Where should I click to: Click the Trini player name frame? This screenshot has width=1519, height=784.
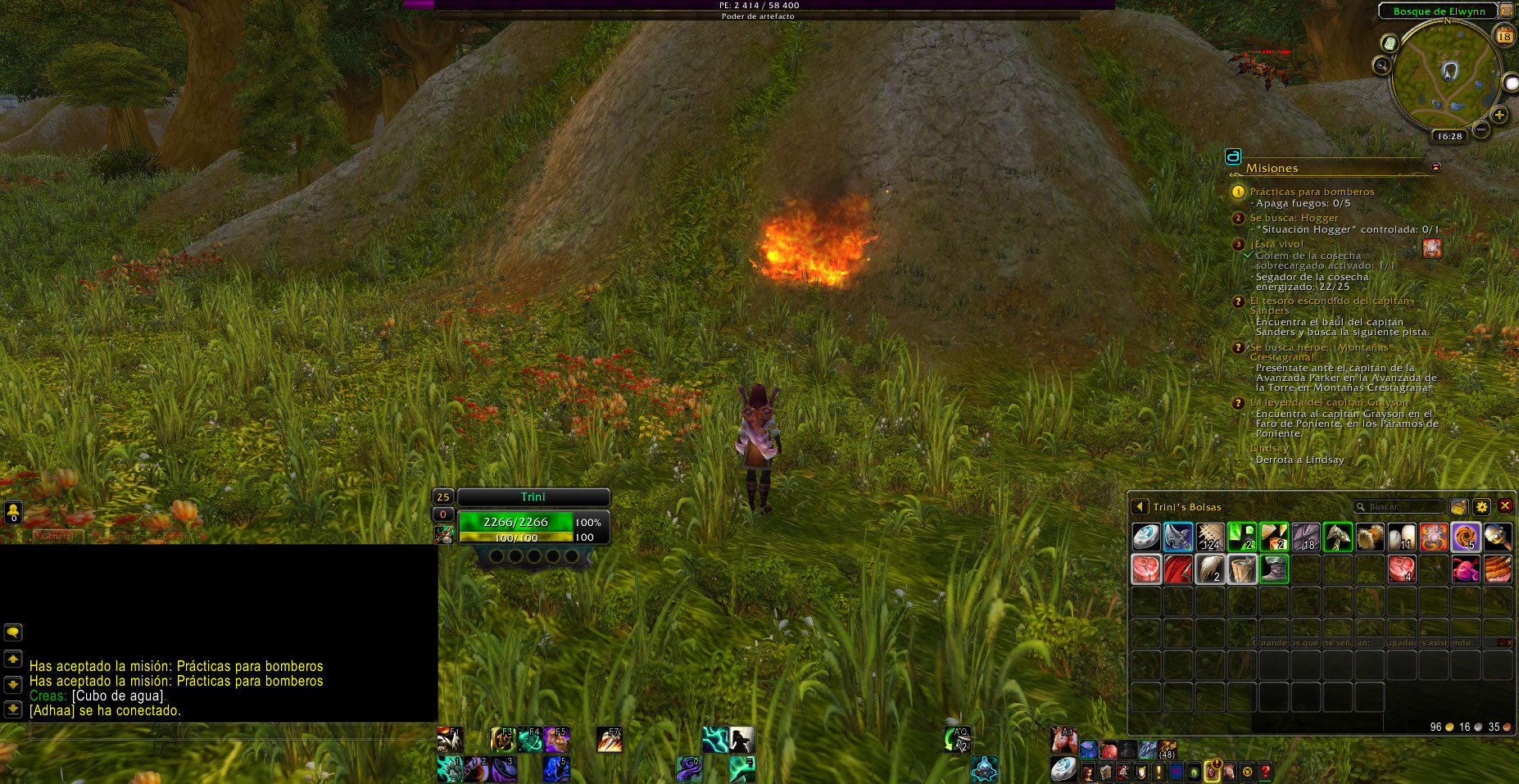(533, 497)
